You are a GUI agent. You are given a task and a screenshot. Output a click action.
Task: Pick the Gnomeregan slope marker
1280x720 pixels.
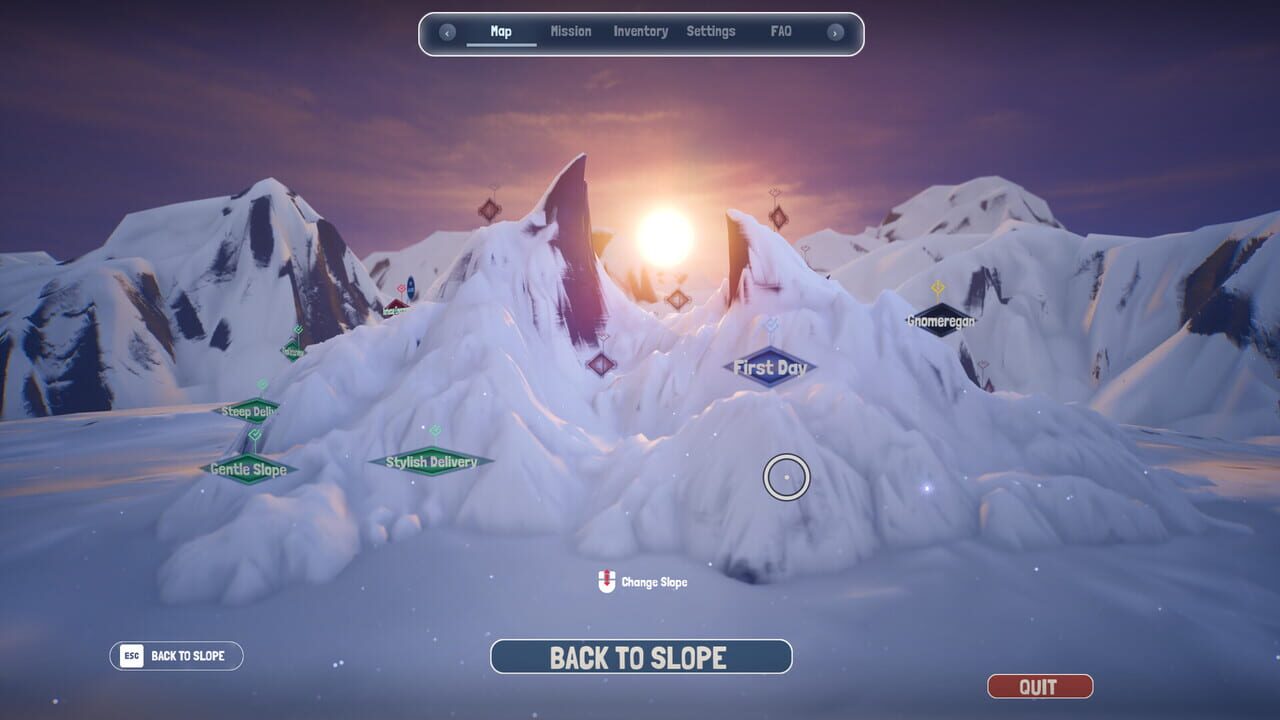(x=941, y=321)
